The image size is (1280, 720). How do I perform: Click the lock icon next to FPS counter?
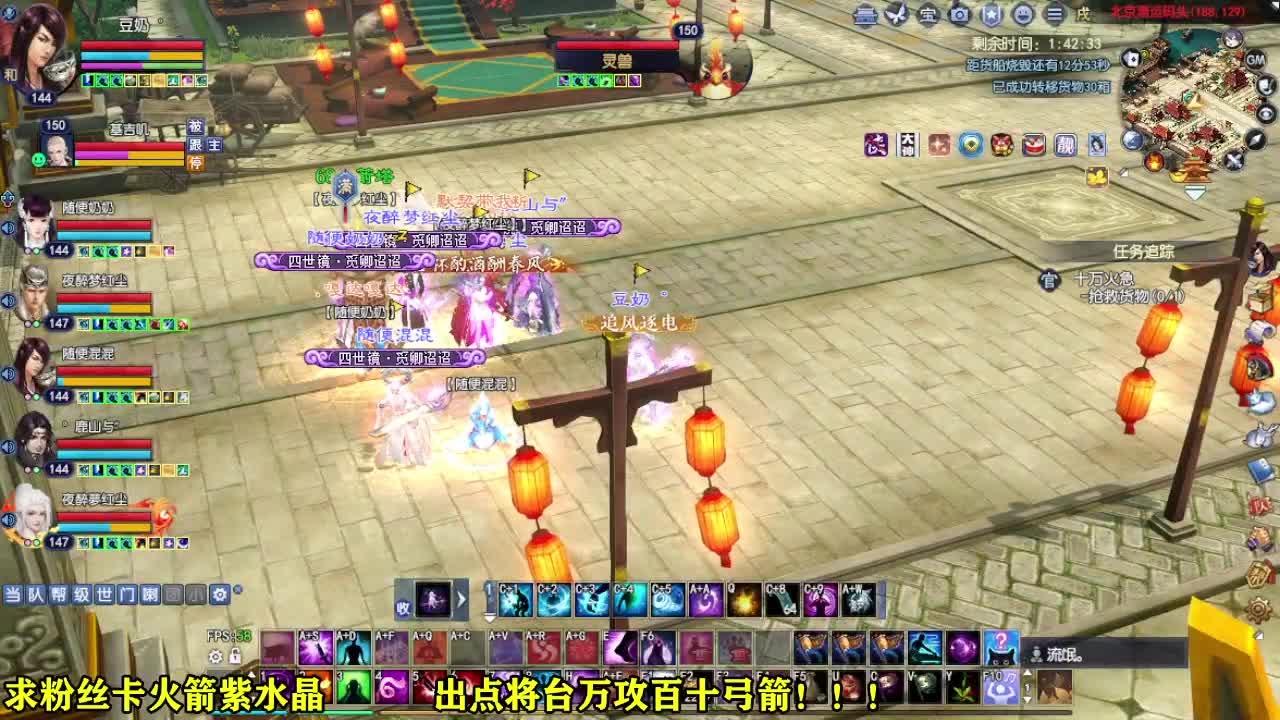click(233, 656)
